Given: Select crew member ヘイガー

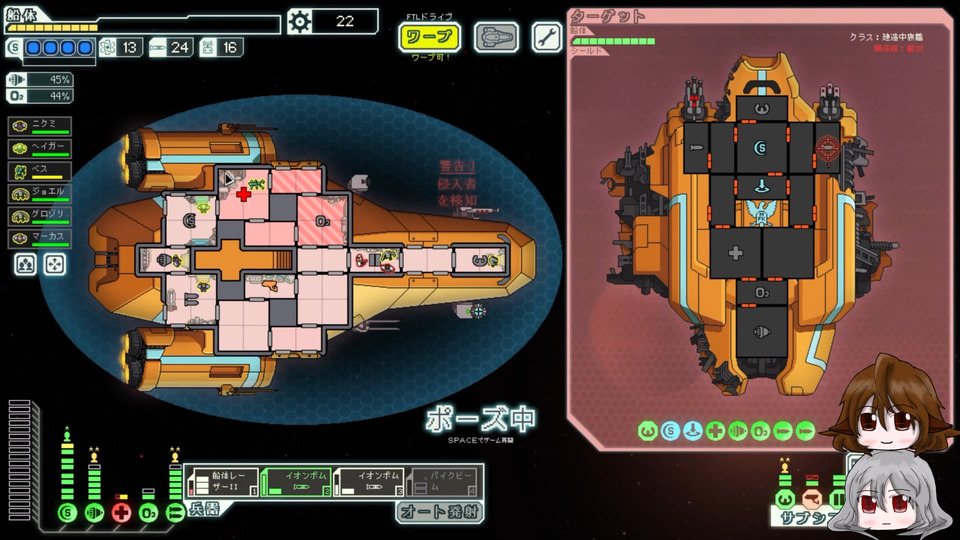Looking at the screenshot, I should (x=41, y=148).
